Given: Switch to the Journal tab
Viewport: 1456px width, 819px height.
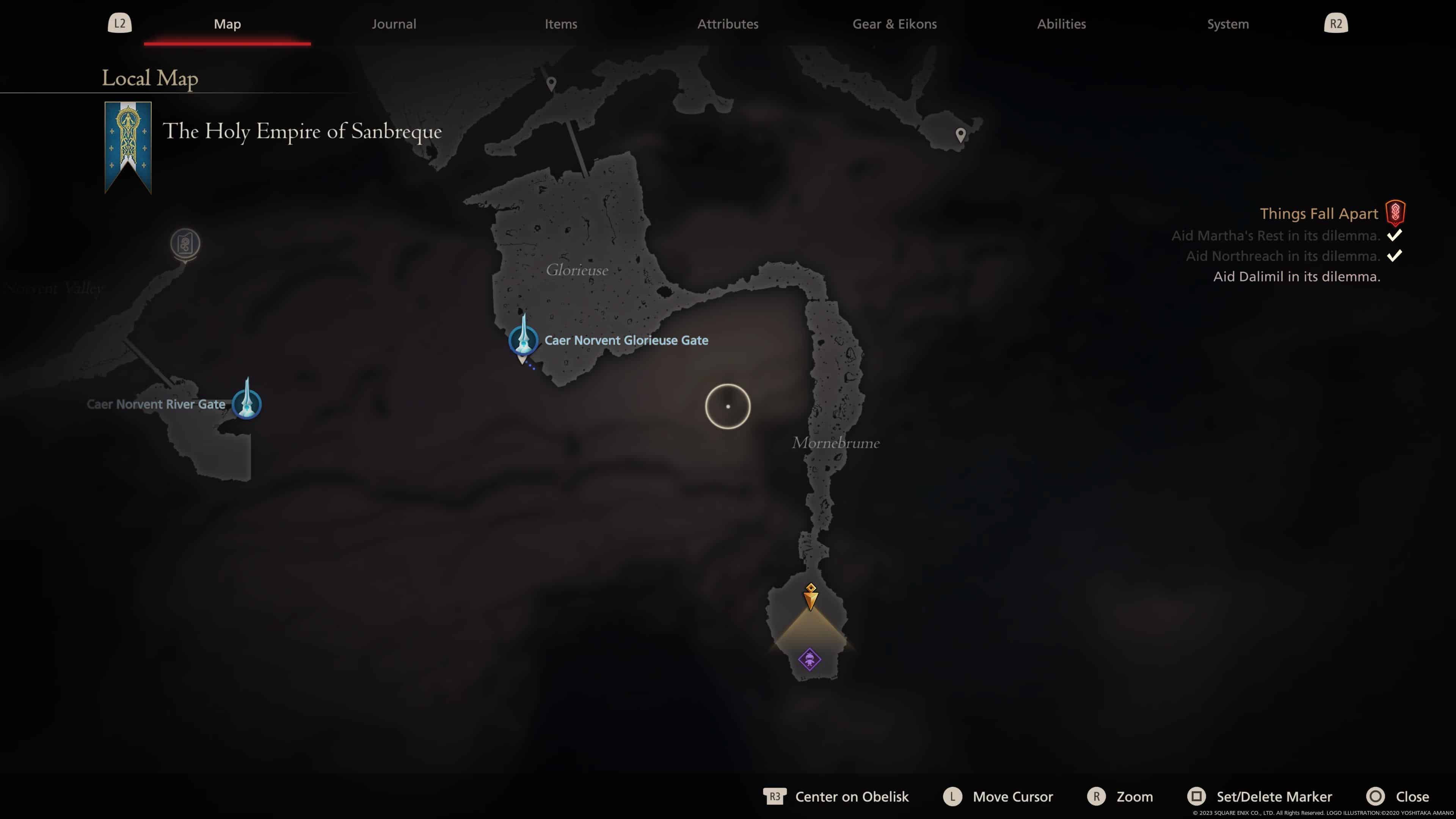Looking at the screenshot, I should 394,24.
